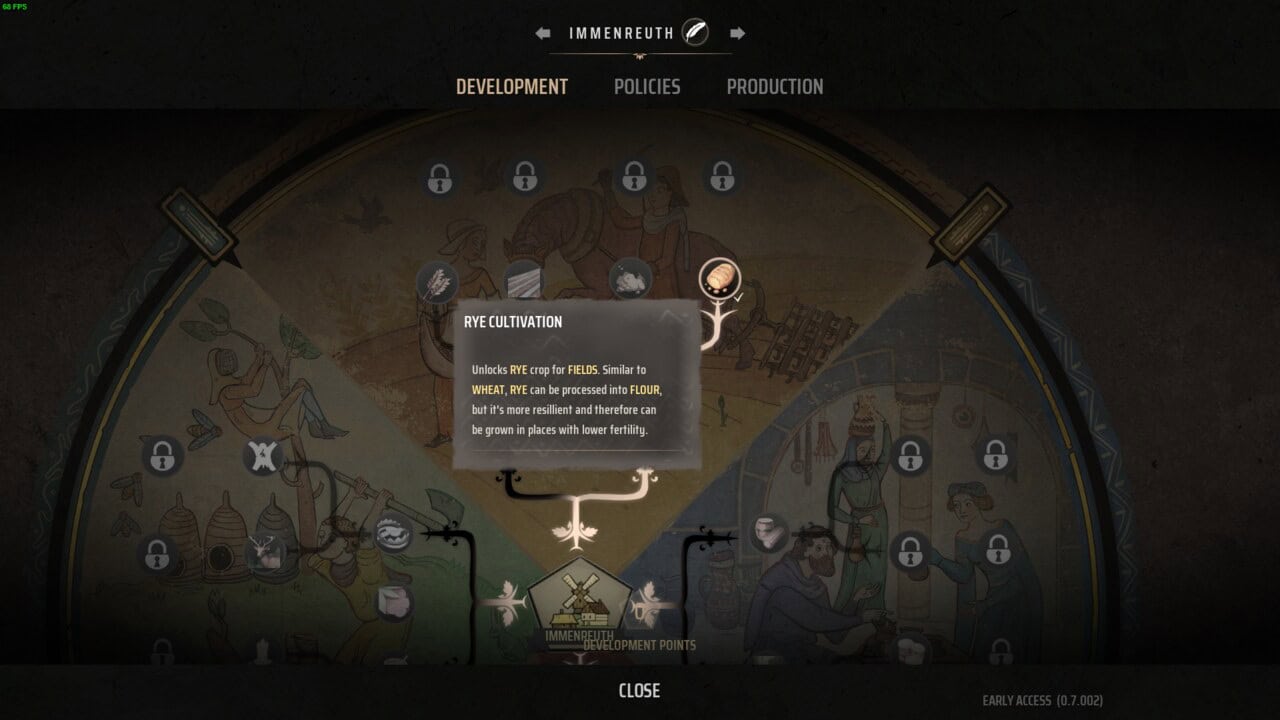Switch to the Policies tab

(646, 87)
